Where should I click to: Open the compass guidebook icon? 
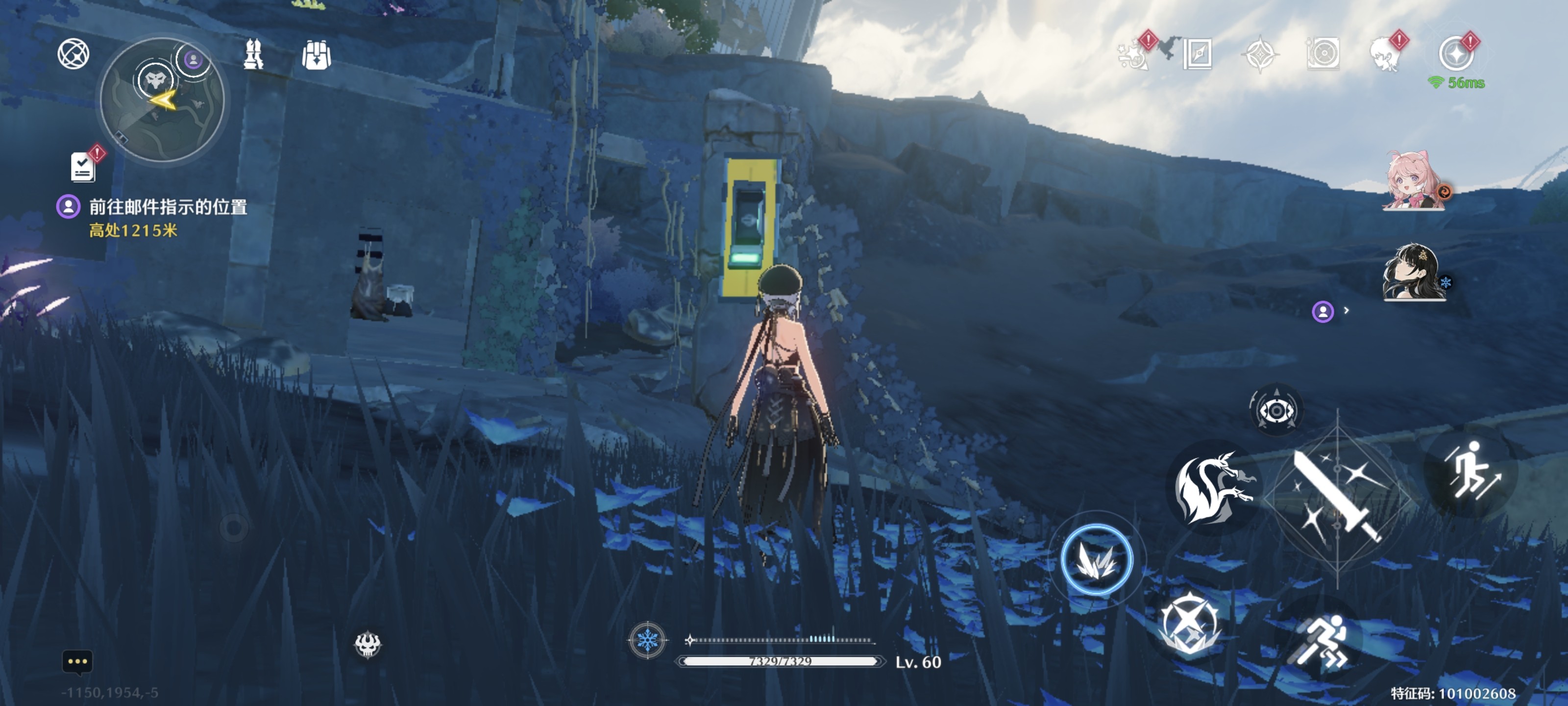pyautogui.click(x=1197, y=54)
